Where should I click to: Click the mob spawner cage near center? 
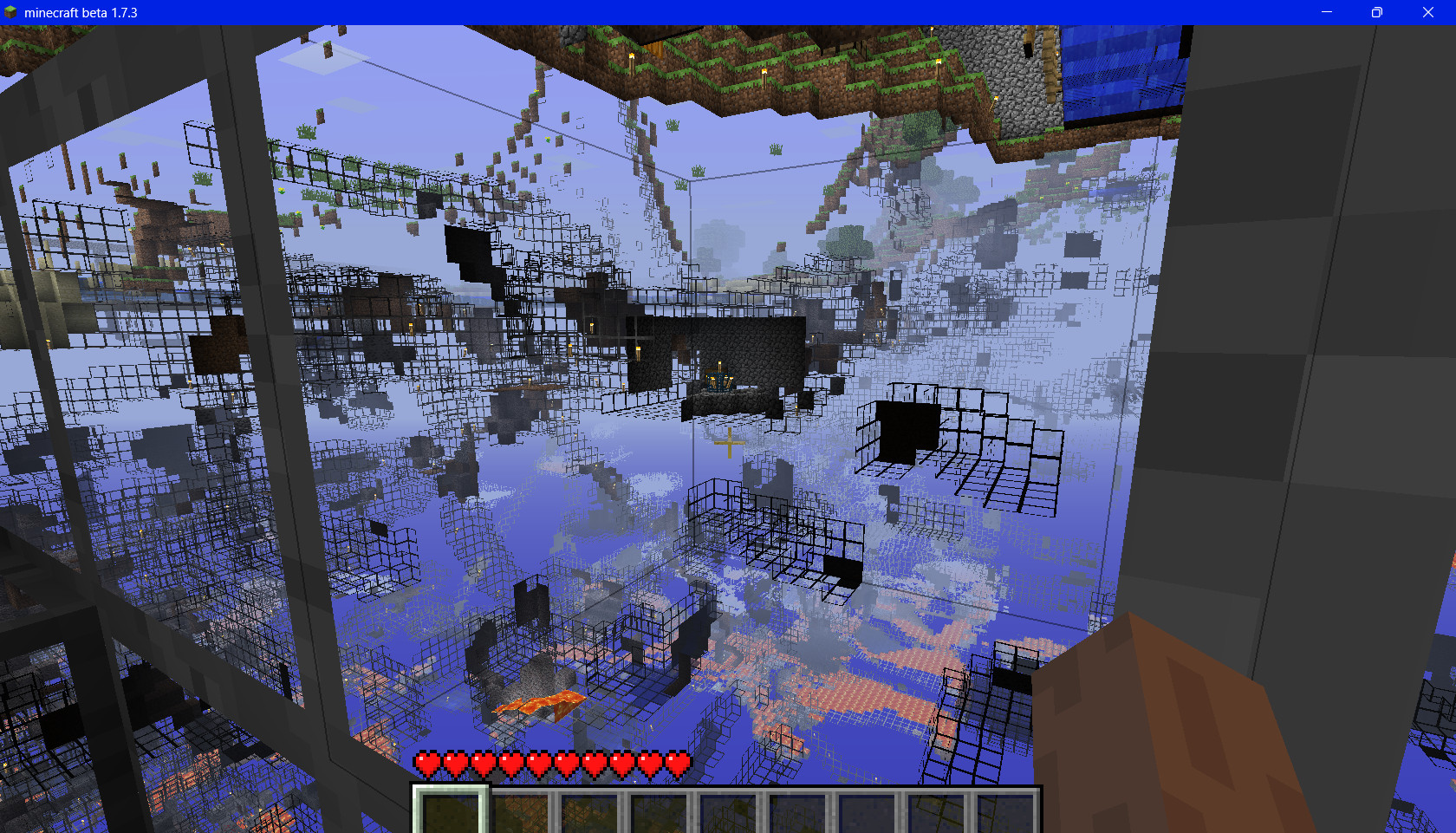[718, 381]
